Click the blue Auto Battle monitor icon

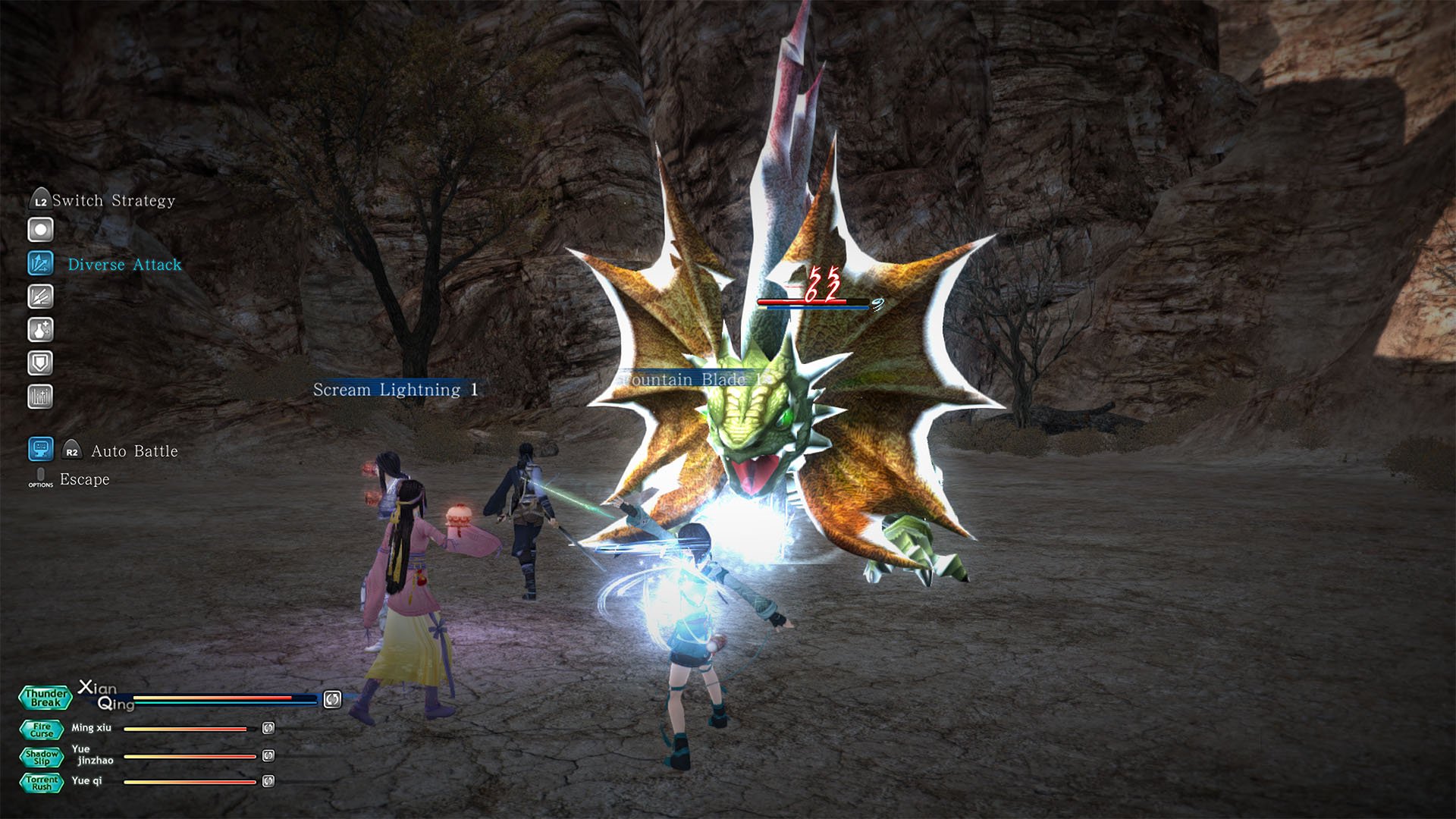pos(40,450)
